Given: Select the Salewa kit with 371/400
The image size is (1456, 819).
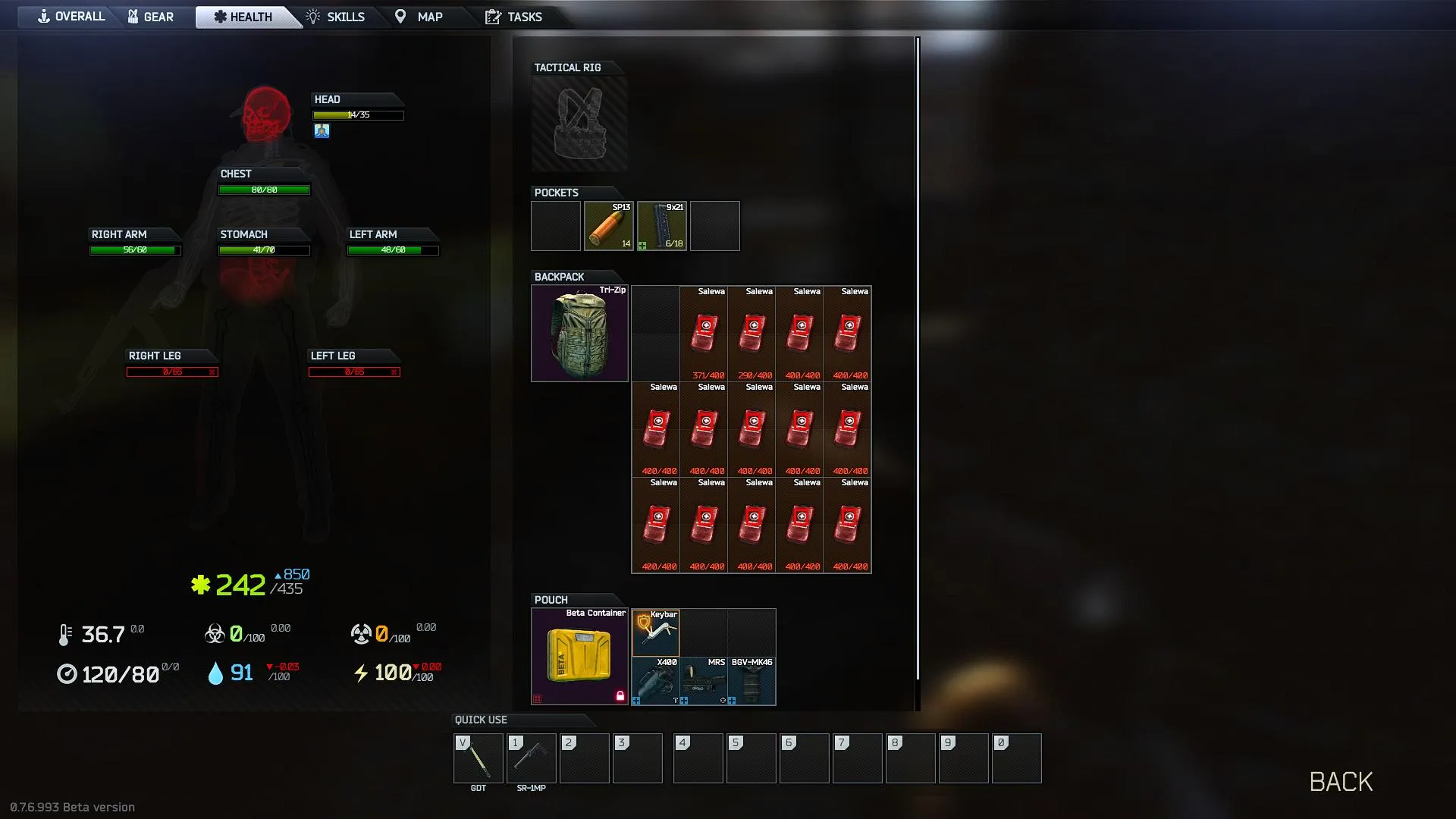Looking at the screenshot, I should (704, 334).
